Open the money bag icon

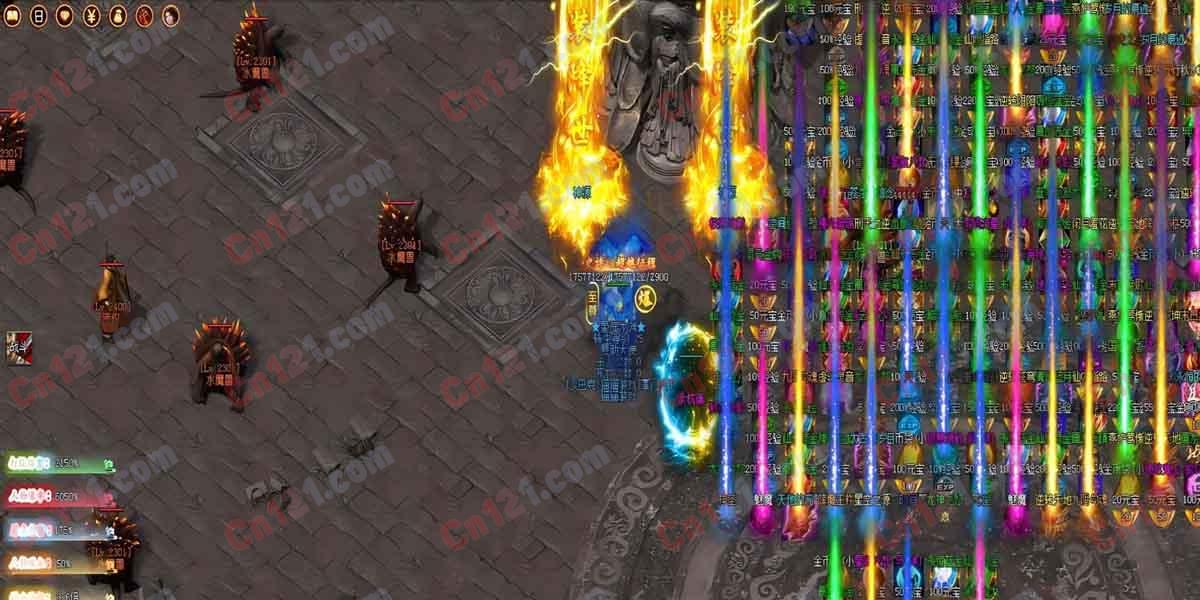coord(117,15)
